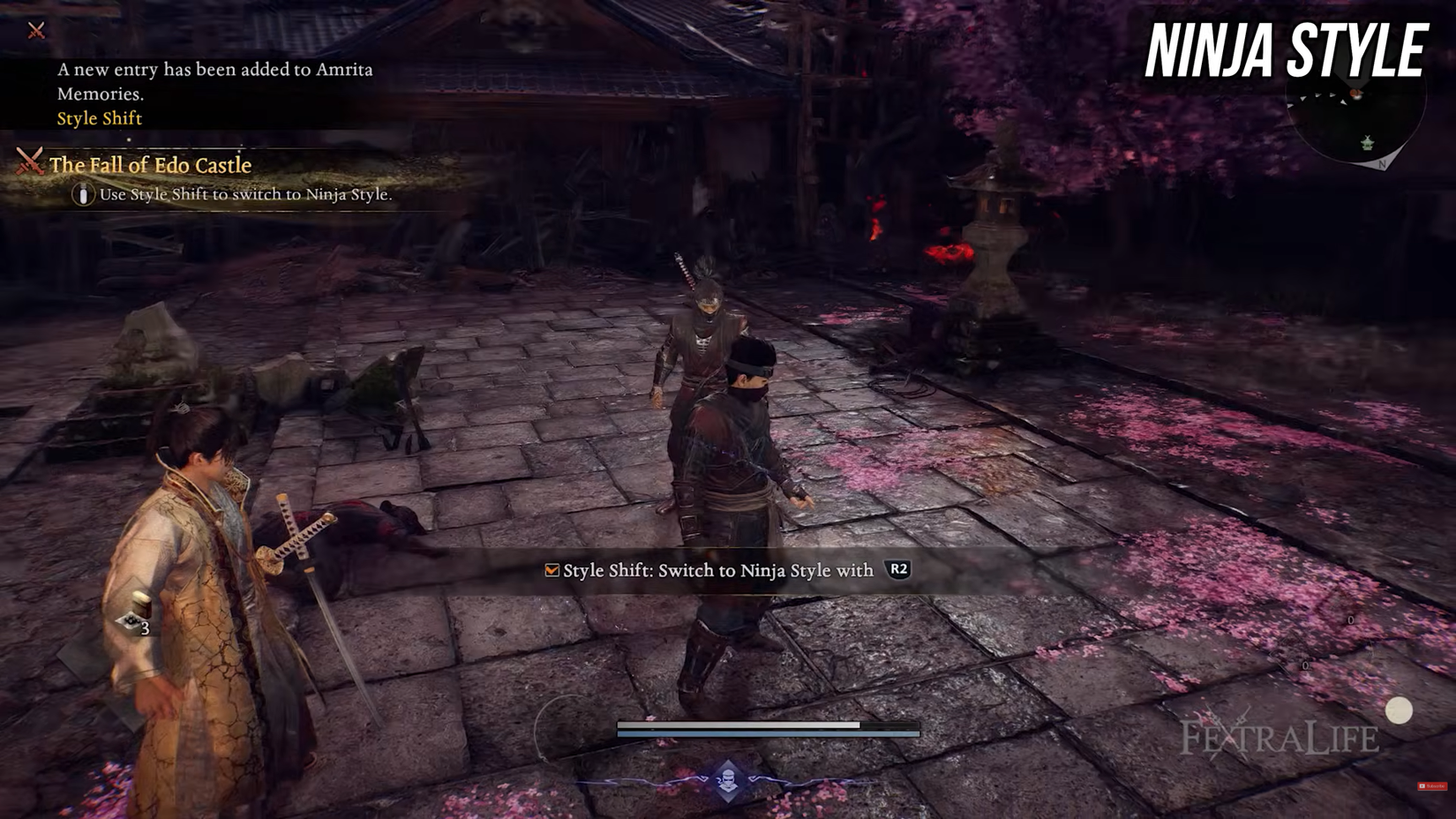Expand the Fall of Edo Castle quest details

(x=149, y=165)
